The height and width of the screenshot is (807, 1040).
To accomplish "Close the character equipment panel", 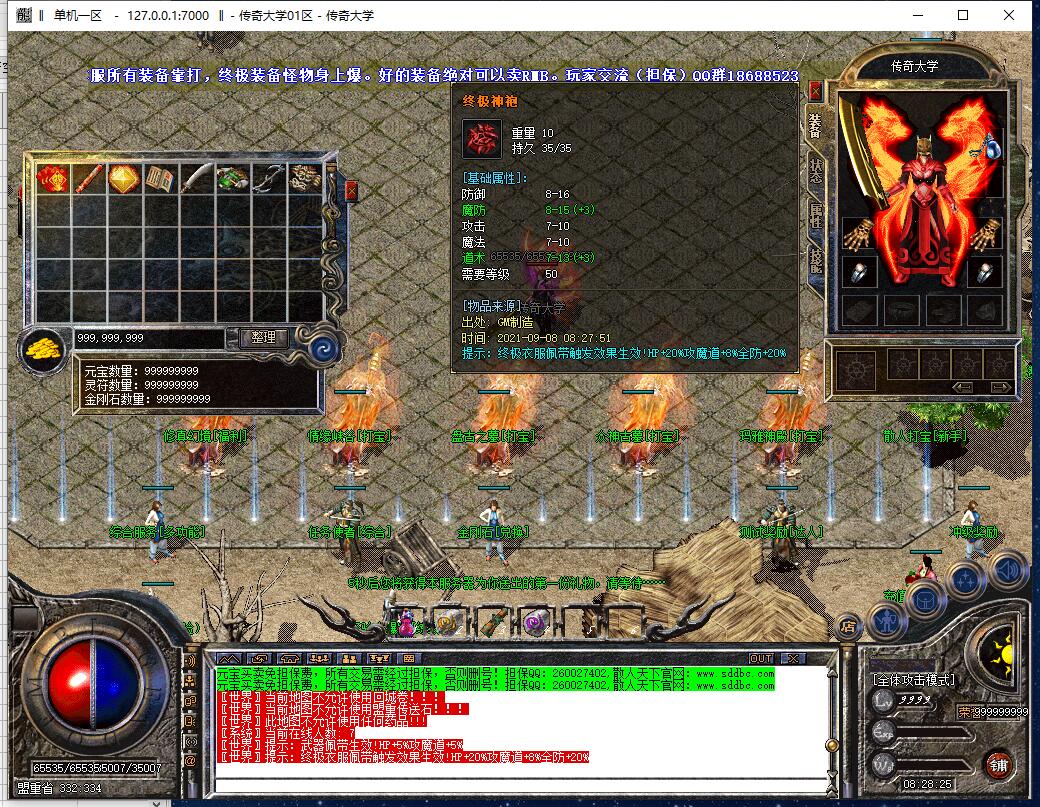I will (x=816, y=92).
